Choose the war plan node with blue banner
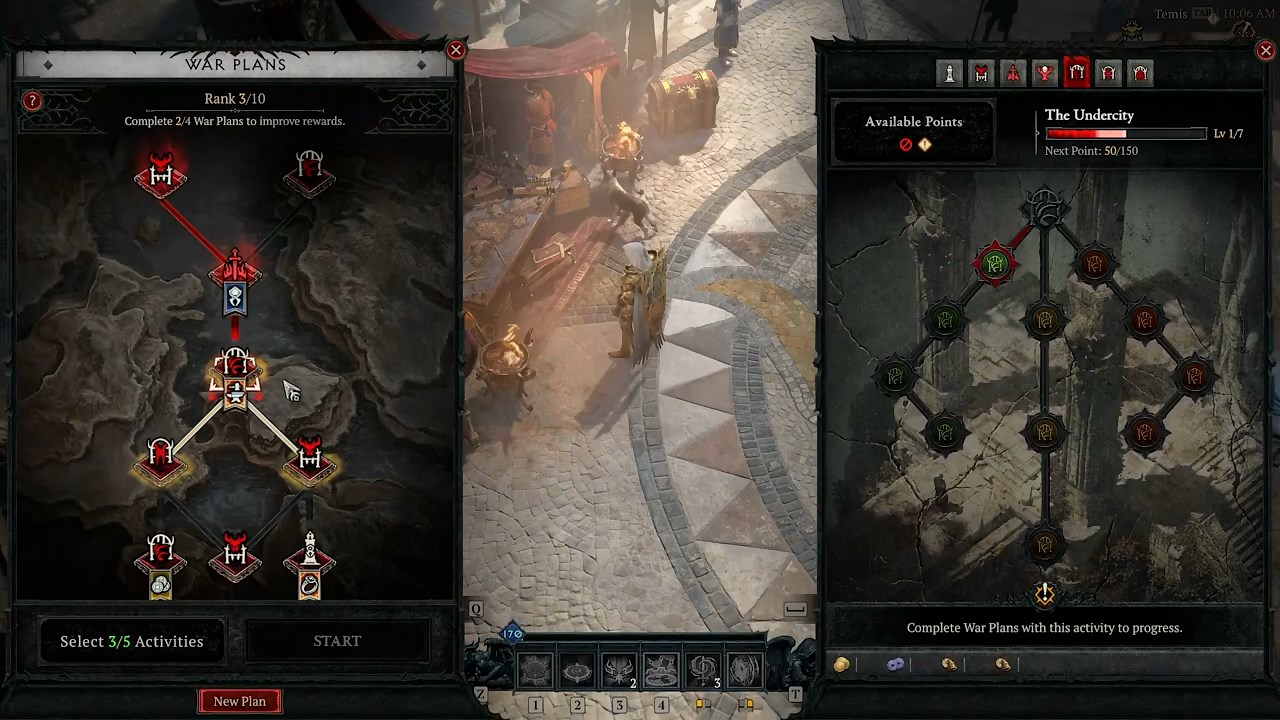Screen dimensions: 1280x720 tap(235, 280)
